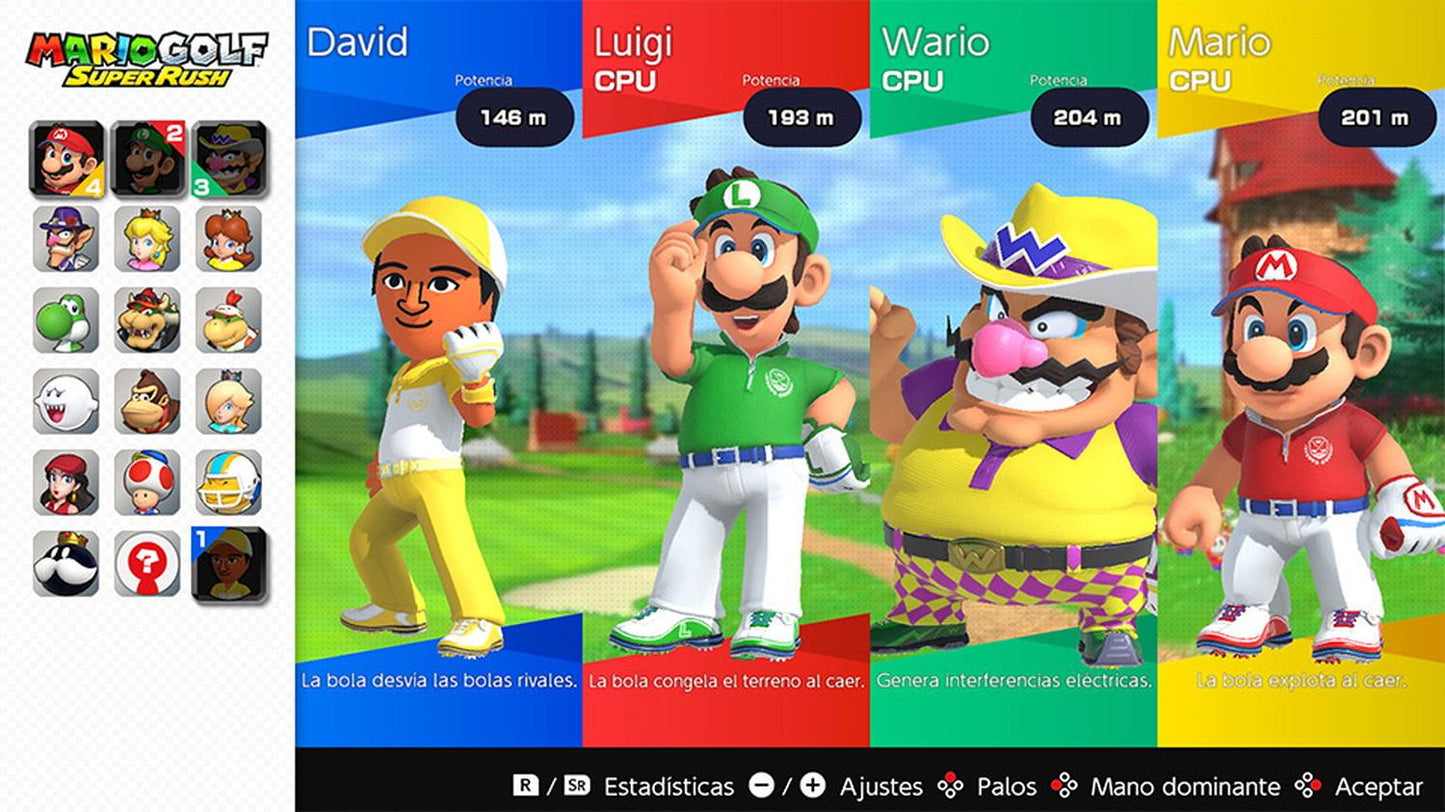
Task: Select the King Bob-omb character tile
Action: 66,563
